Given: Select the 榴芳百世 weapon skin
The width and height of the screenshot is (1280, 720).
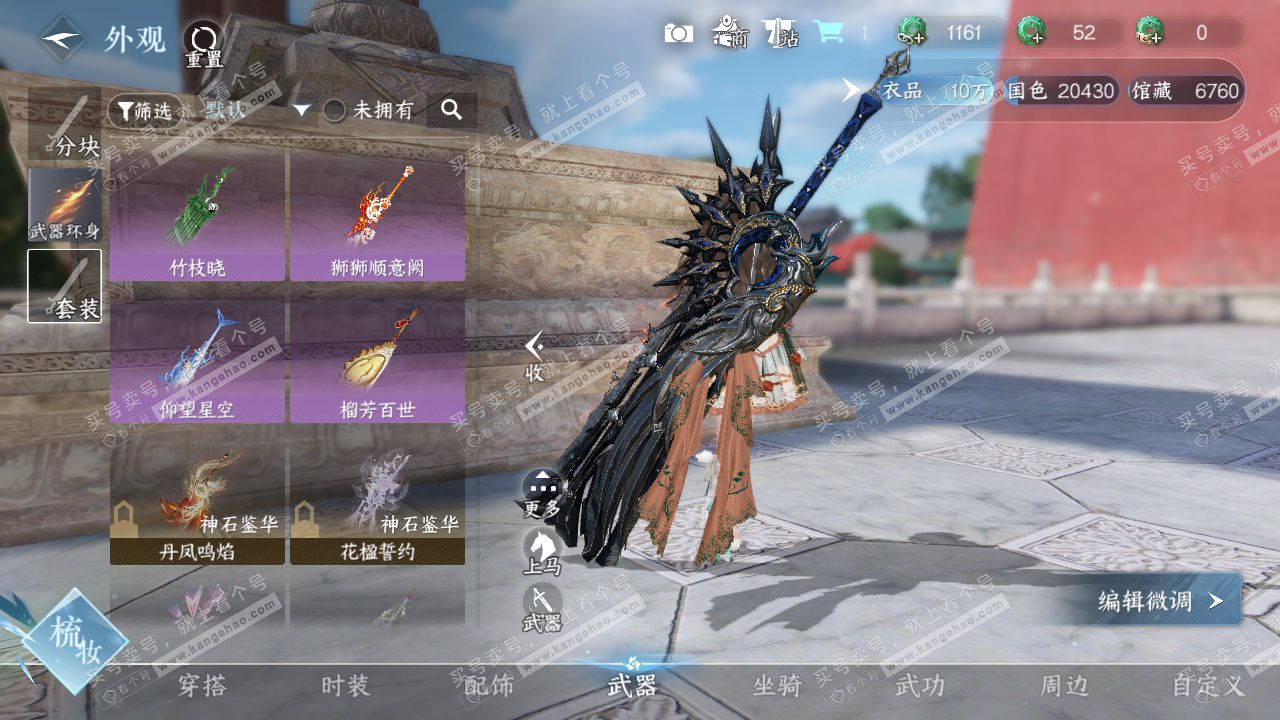Looking at the screenshot, I should tap(377, 360).
